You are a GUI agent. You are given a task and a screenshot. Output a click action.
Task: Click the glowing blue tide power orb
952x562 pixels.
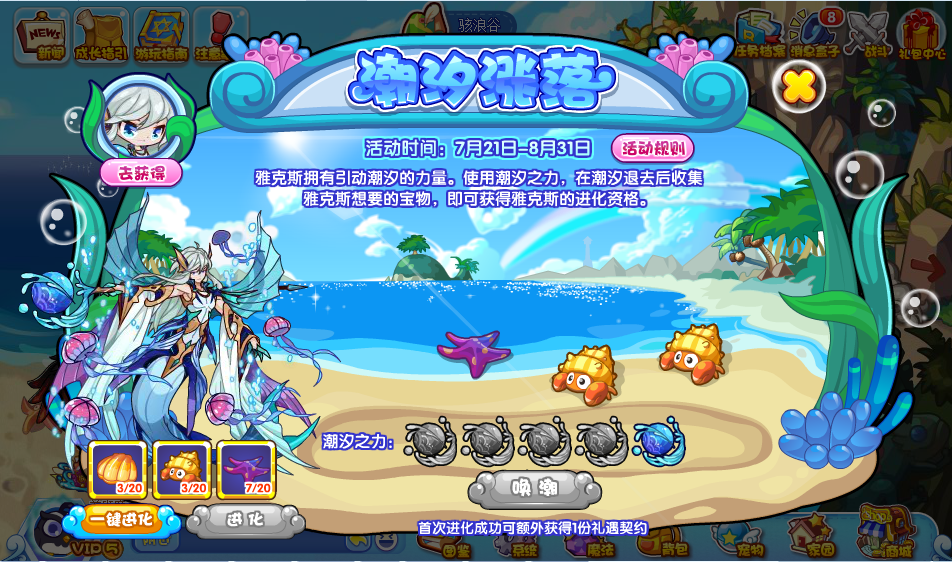pos(659,440)
